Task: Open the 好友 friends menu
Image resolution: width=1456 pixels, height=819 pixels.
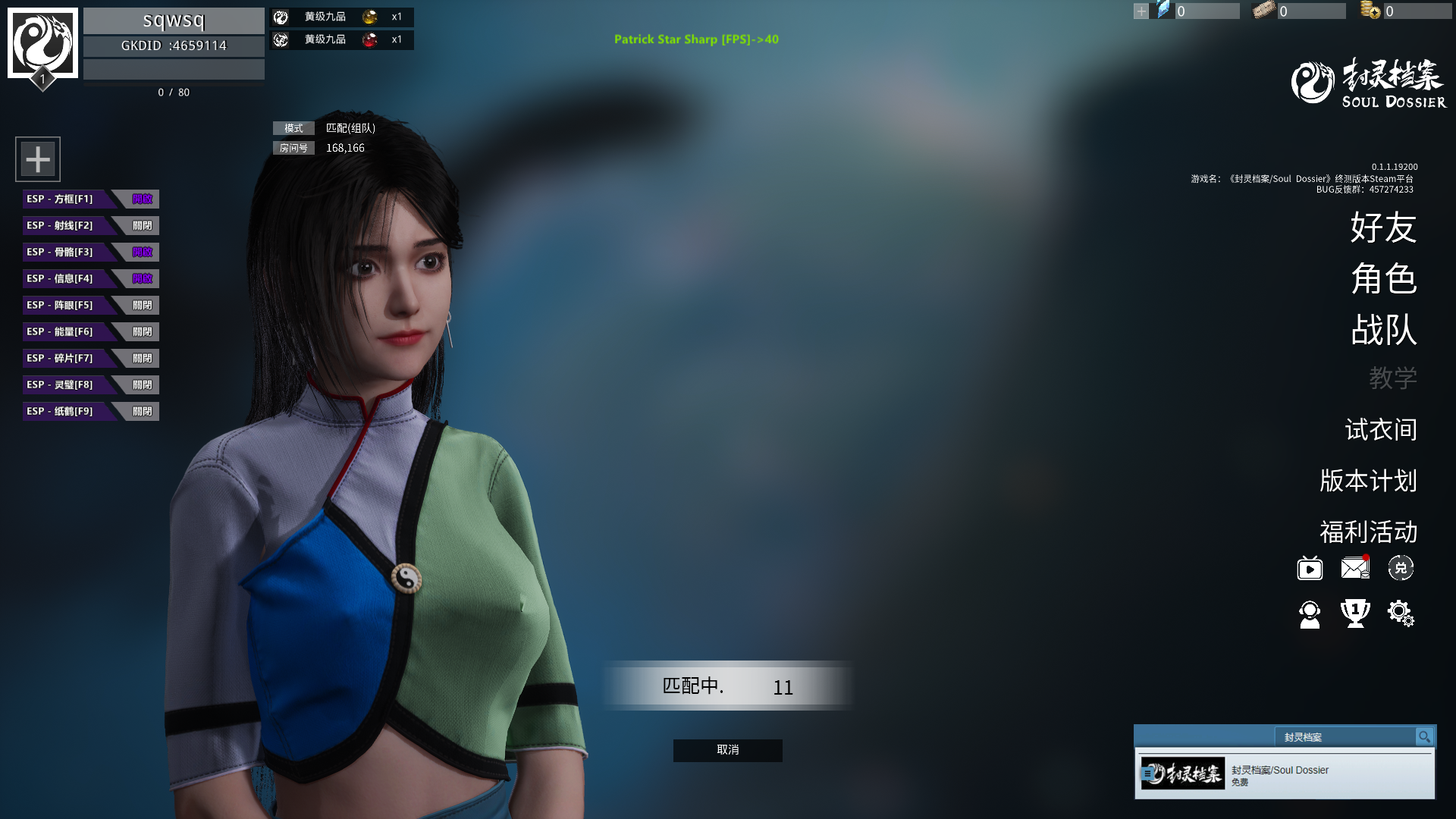Action: (1383, 227)
